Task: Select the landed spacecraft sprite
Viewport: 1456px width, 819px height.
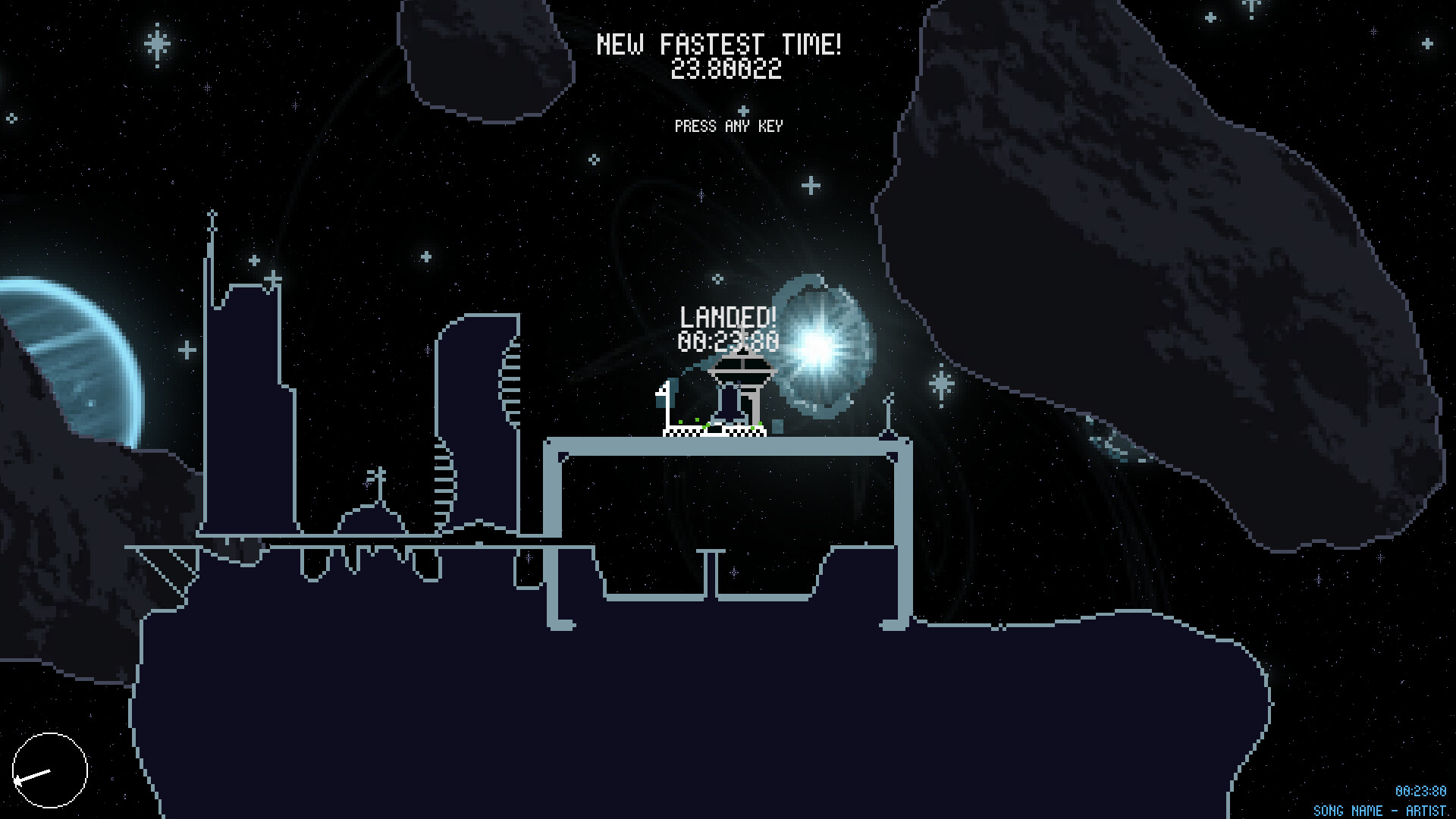Action: [x=730, y=402]
